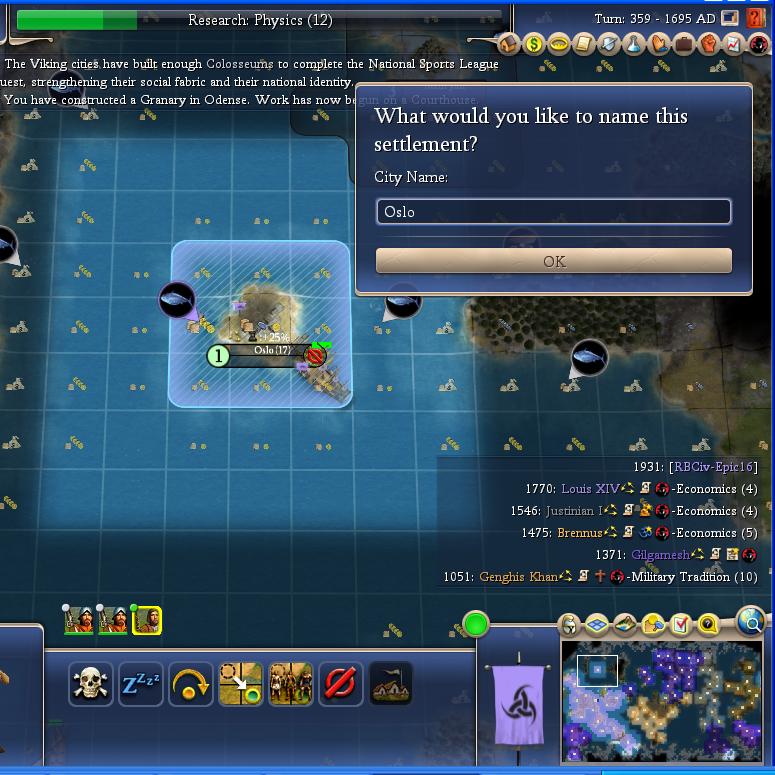
Task: Open the financial advisor dollar icon
Action: [x=534, y=44]
